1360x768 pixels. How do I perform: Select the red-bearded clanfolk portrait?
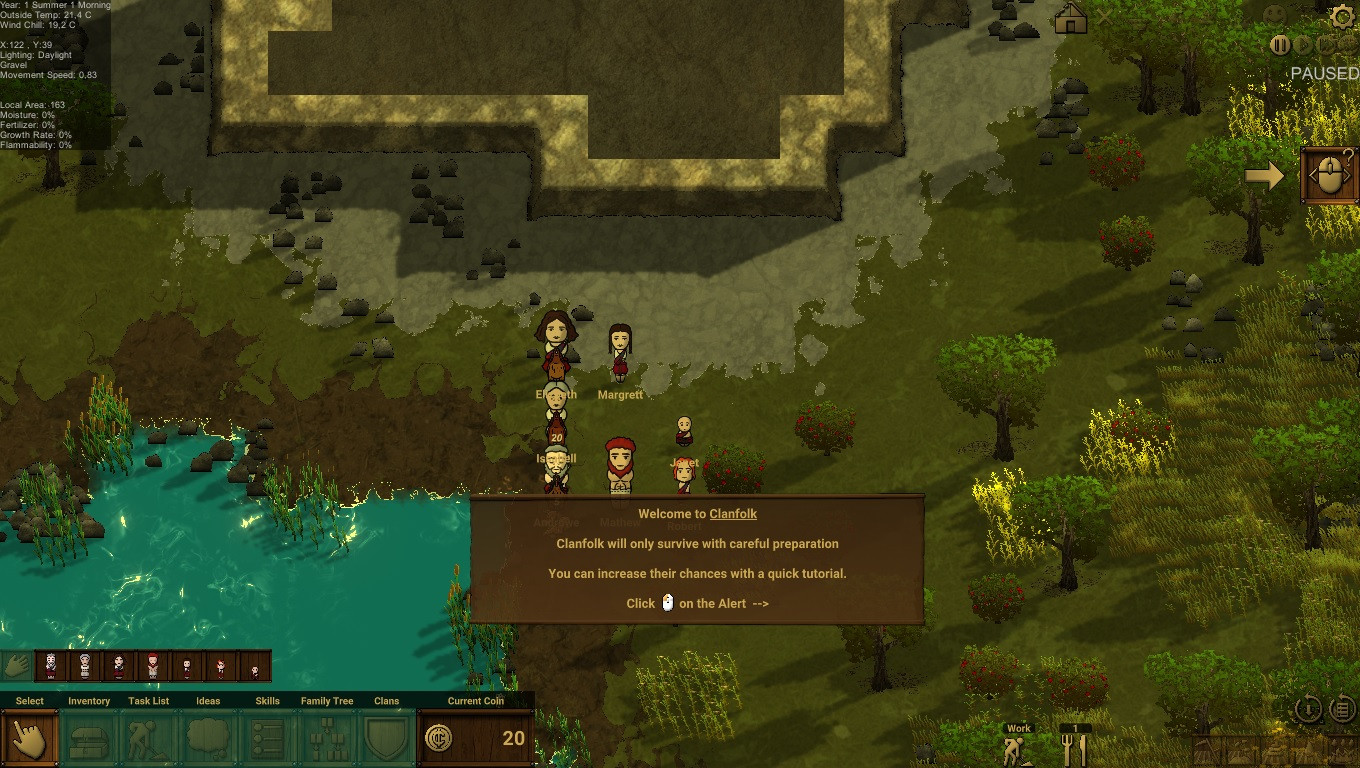[x=153, y=665]
